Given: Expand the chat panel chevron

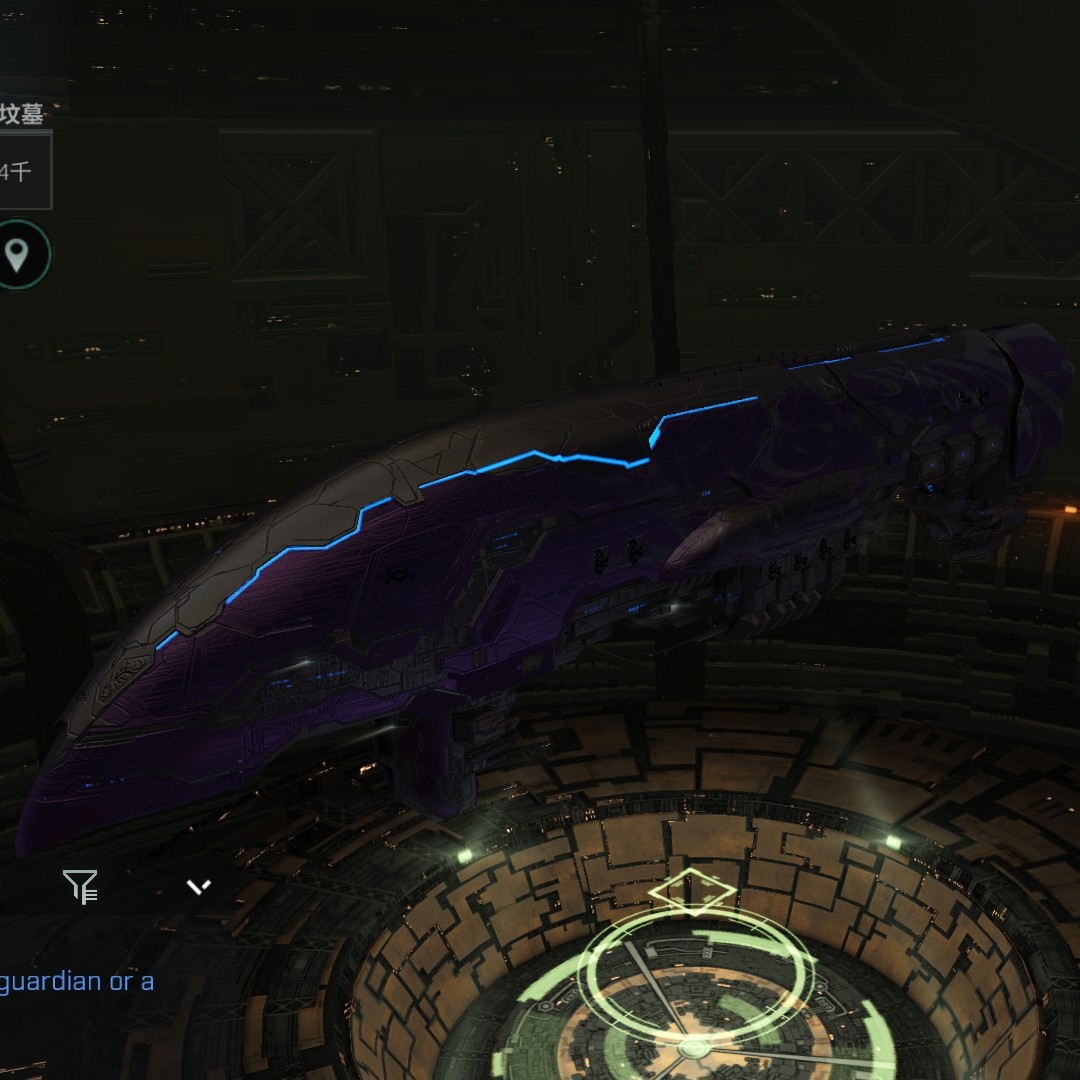Looking at the screenshot, I should click(199, 886).
